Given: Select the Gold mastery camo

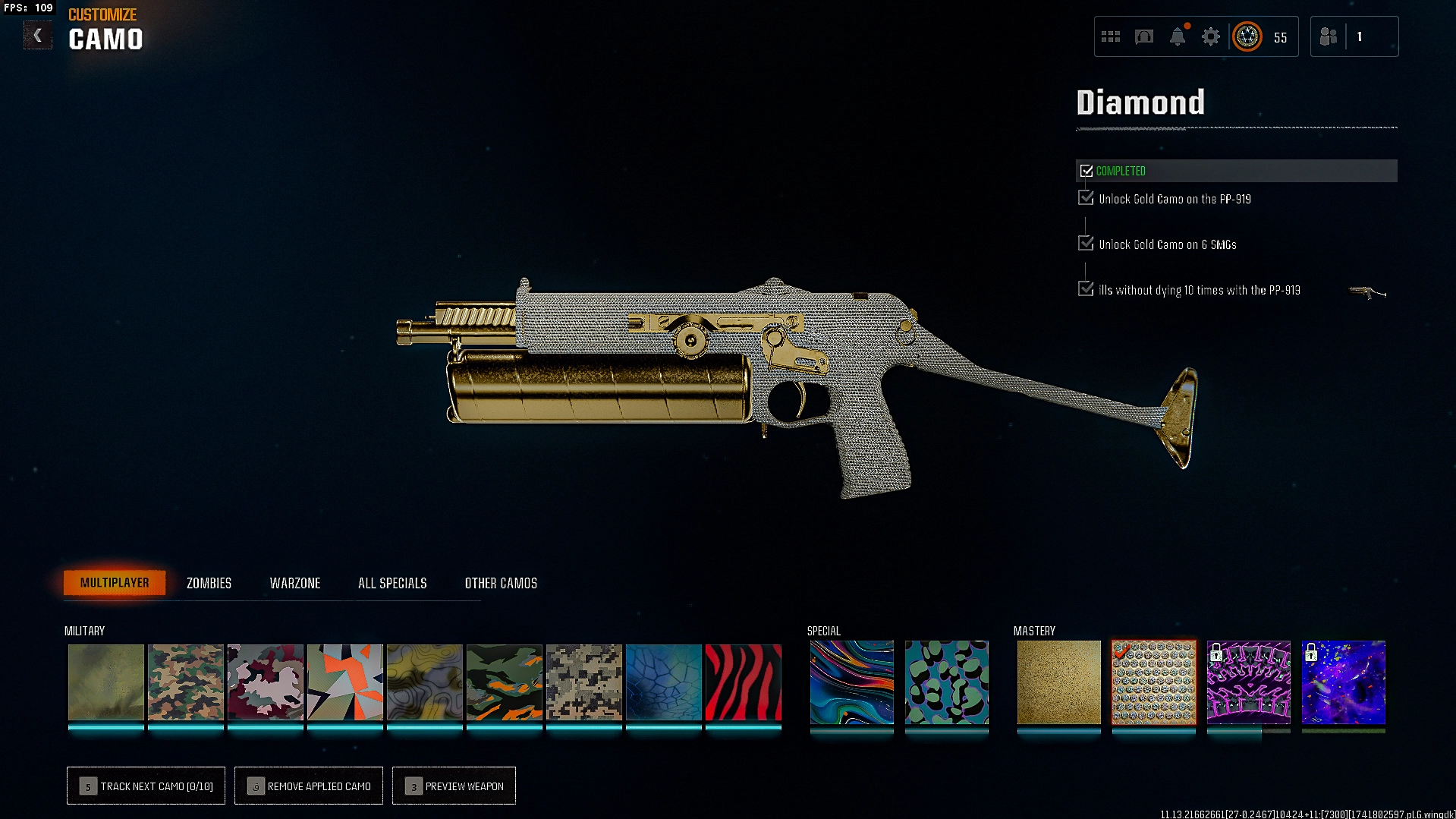Looking at the screenshot, I should click(x=1058, y=682).
